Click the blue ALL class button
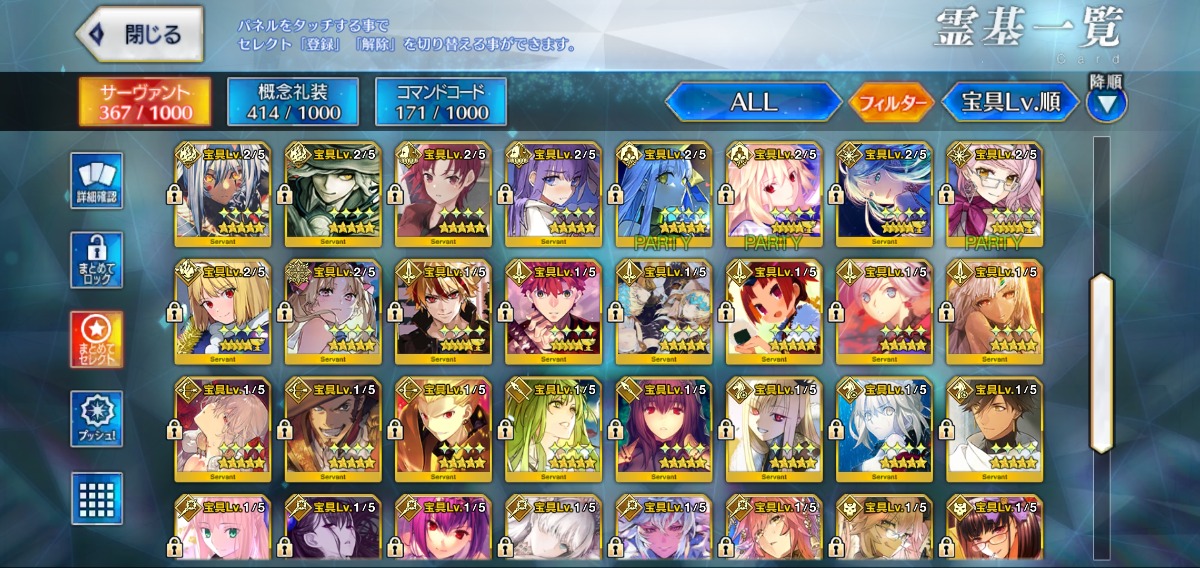This screenshot has width=1200, height=568. tap(753, 102)
